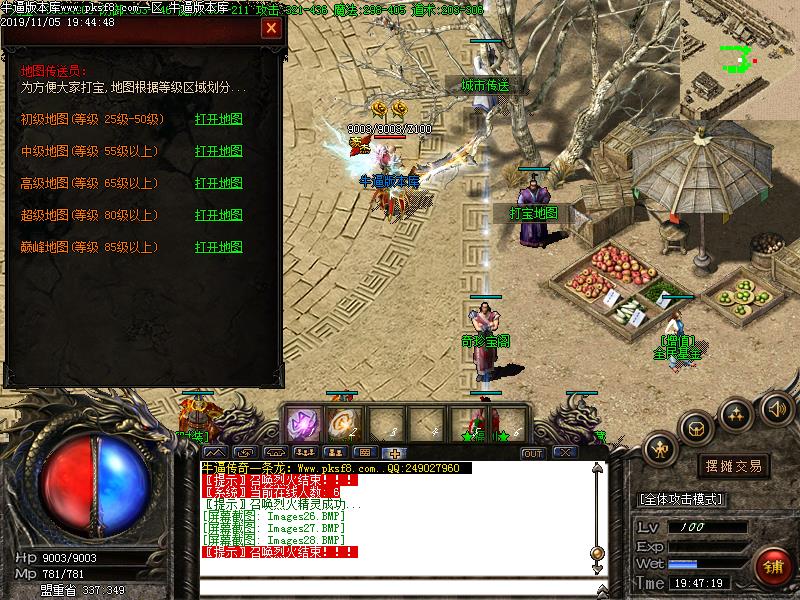Viewport: 800px width, 600px height.
Task: Click the minimap in the corner
Action: [739, 59]
